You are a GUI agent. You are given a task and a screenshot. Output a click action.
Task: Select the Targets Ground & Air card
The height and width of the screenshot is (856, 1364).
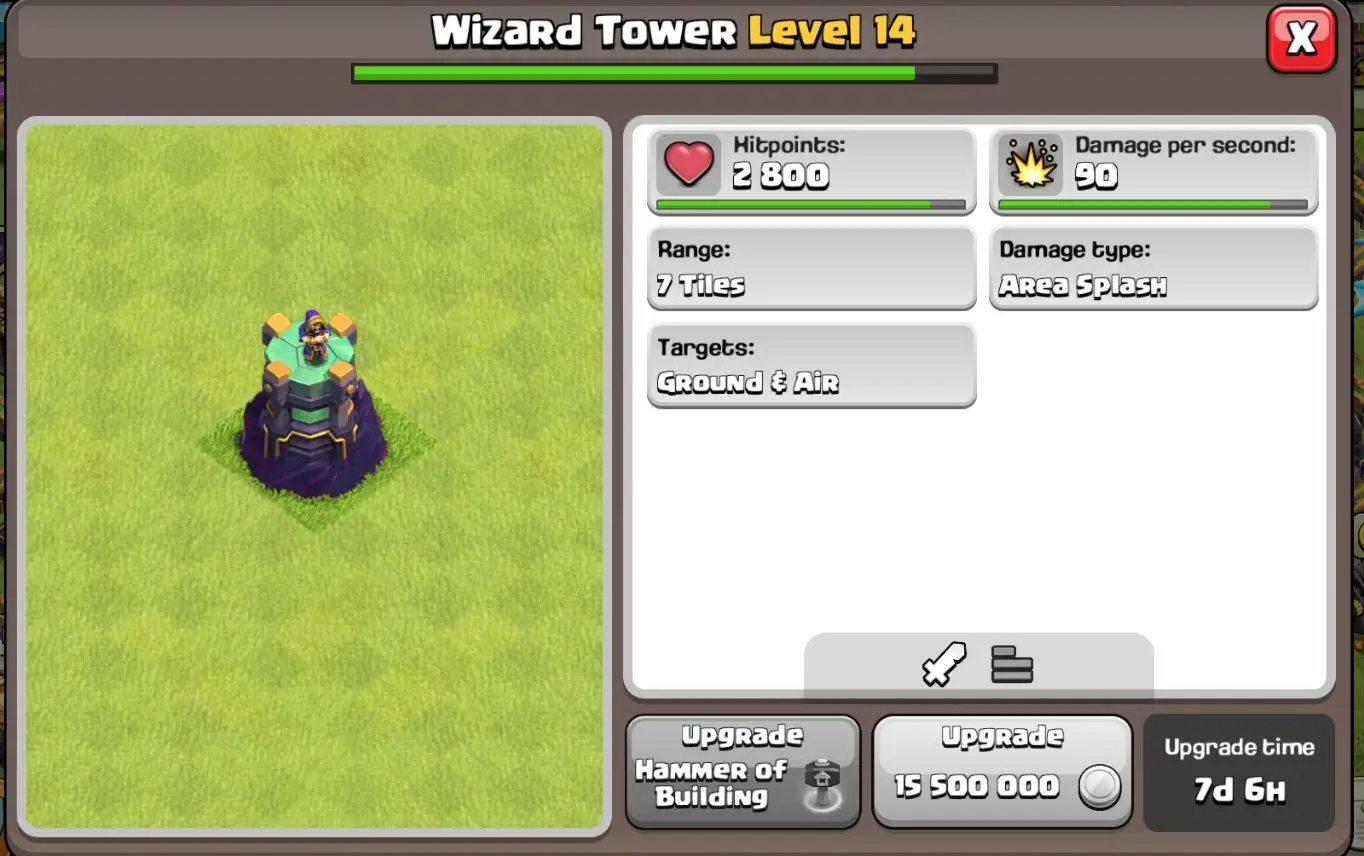pyautogui.click(x=810, y=365)
